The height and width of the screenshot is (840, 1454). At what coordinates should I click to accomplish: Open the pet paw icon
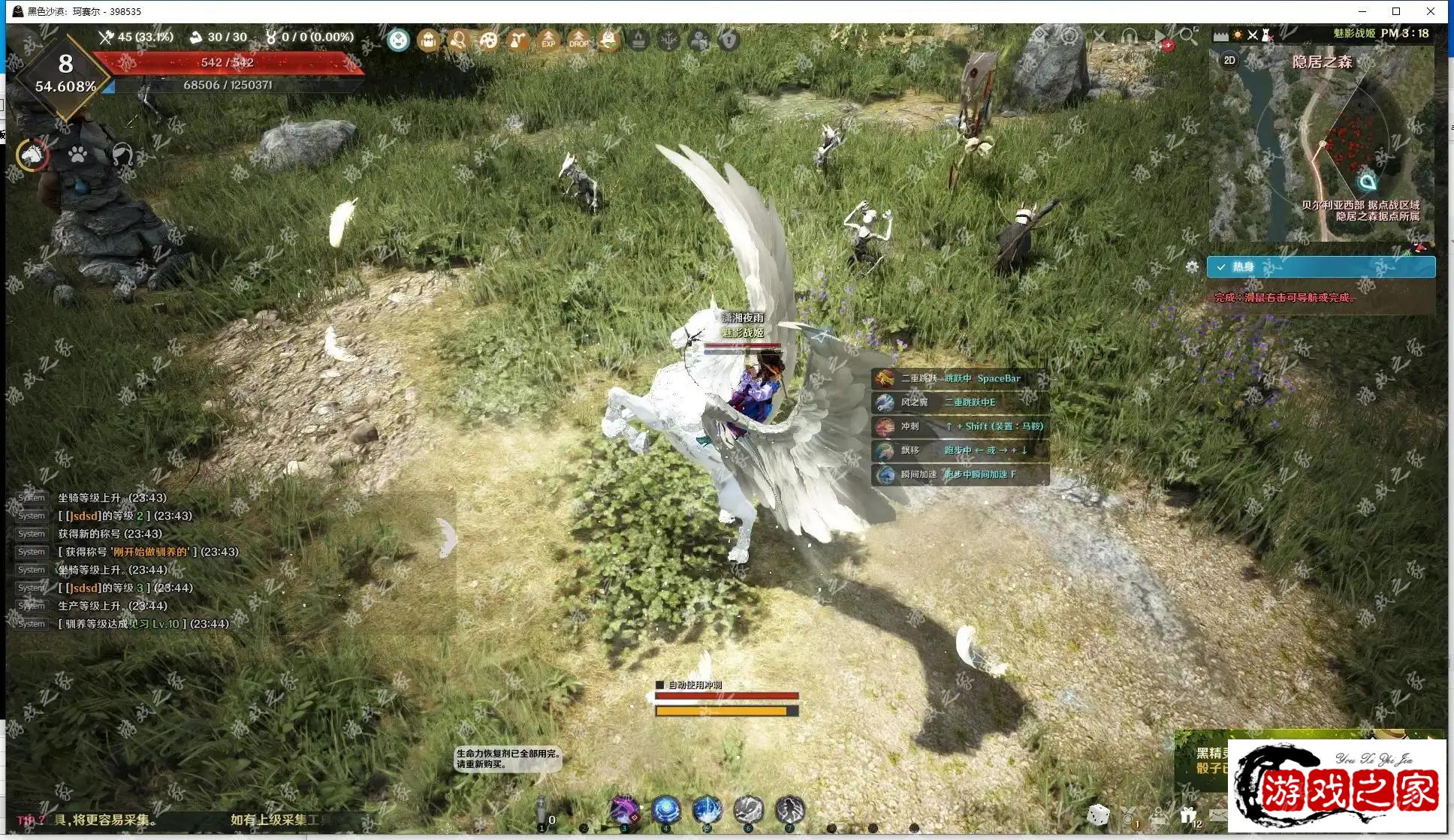77,155
